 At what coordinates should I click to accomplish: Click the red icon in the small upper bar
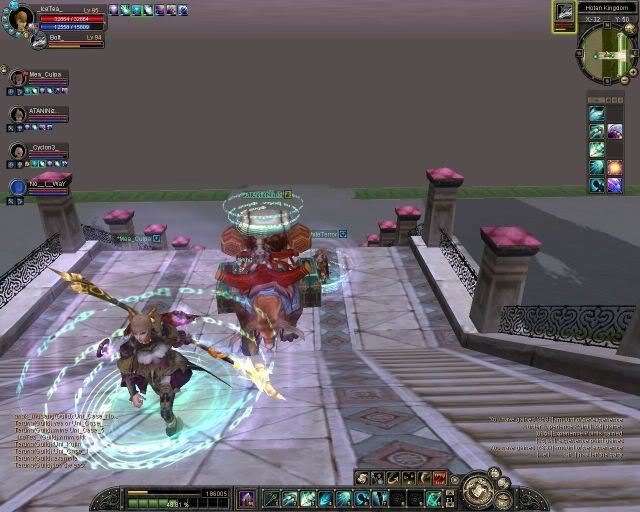(x=438, y=478)
